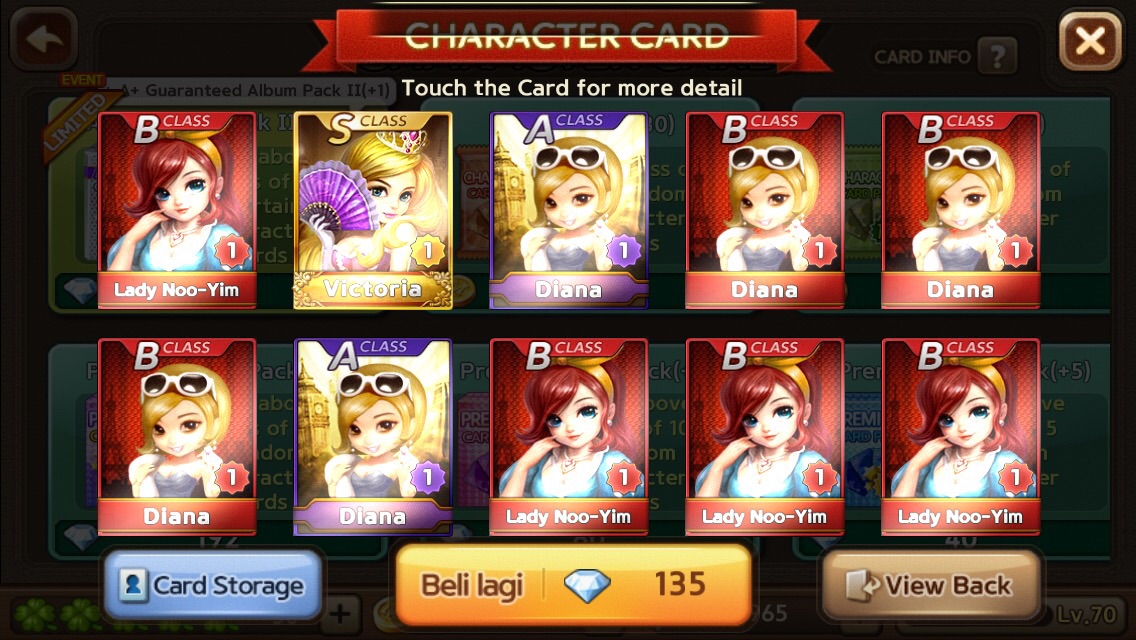Tap the View Back button

coord(930,585)
